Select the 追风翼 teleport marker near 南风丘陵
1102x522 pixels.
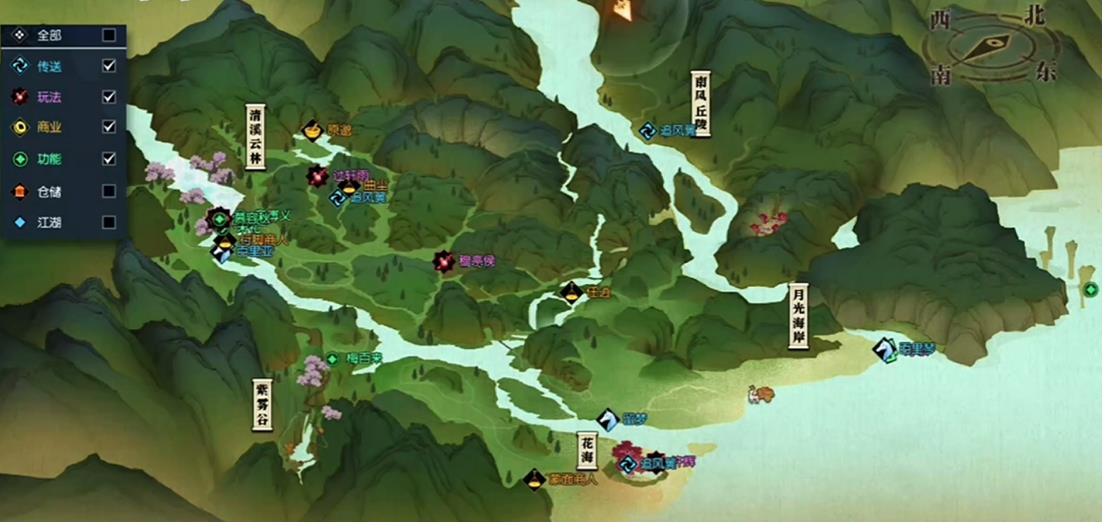coord(649,130)
